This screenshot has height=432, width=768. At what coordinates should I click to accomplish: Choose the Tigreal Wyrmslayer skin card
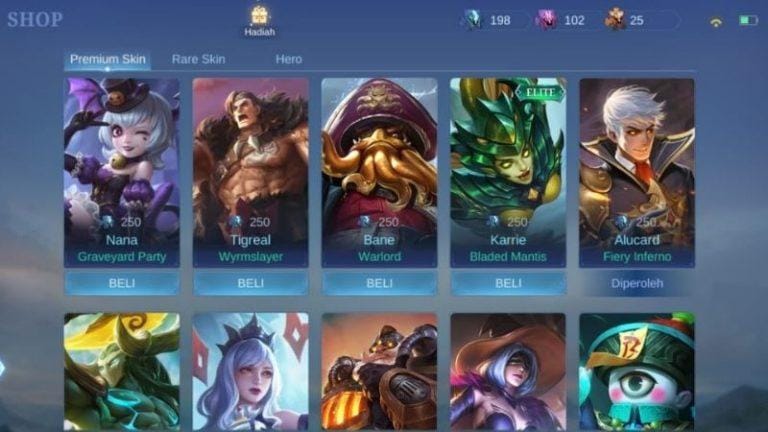pos(251,172)
